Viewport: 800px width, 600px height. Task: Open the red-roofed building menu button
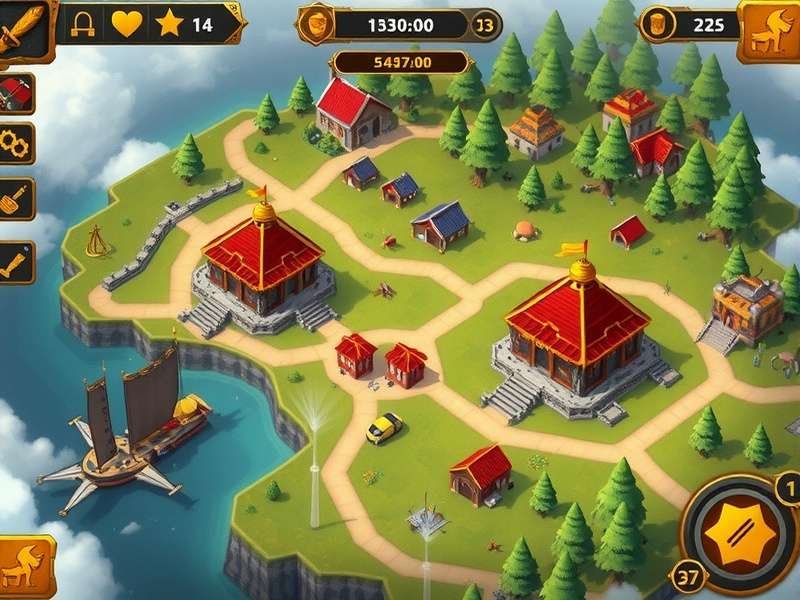coord(16,93)
